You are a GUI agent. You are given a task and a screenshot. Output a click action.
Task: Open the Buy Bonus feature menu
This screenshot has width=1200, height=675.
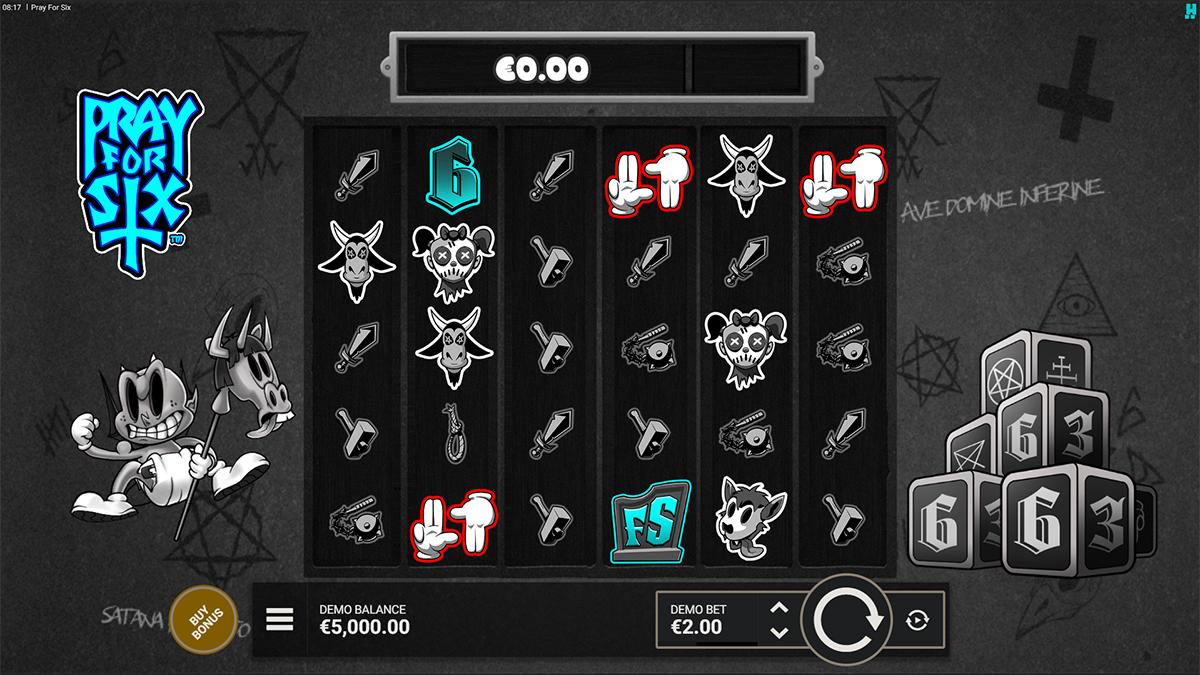click(x=204, y=620)
